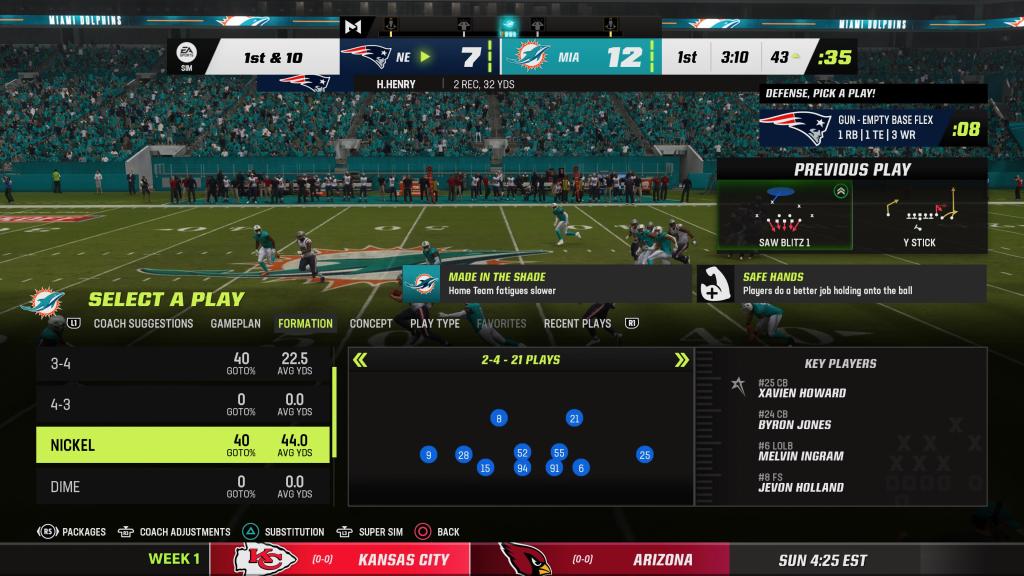Select the Nickel formation row

point(183,445)
